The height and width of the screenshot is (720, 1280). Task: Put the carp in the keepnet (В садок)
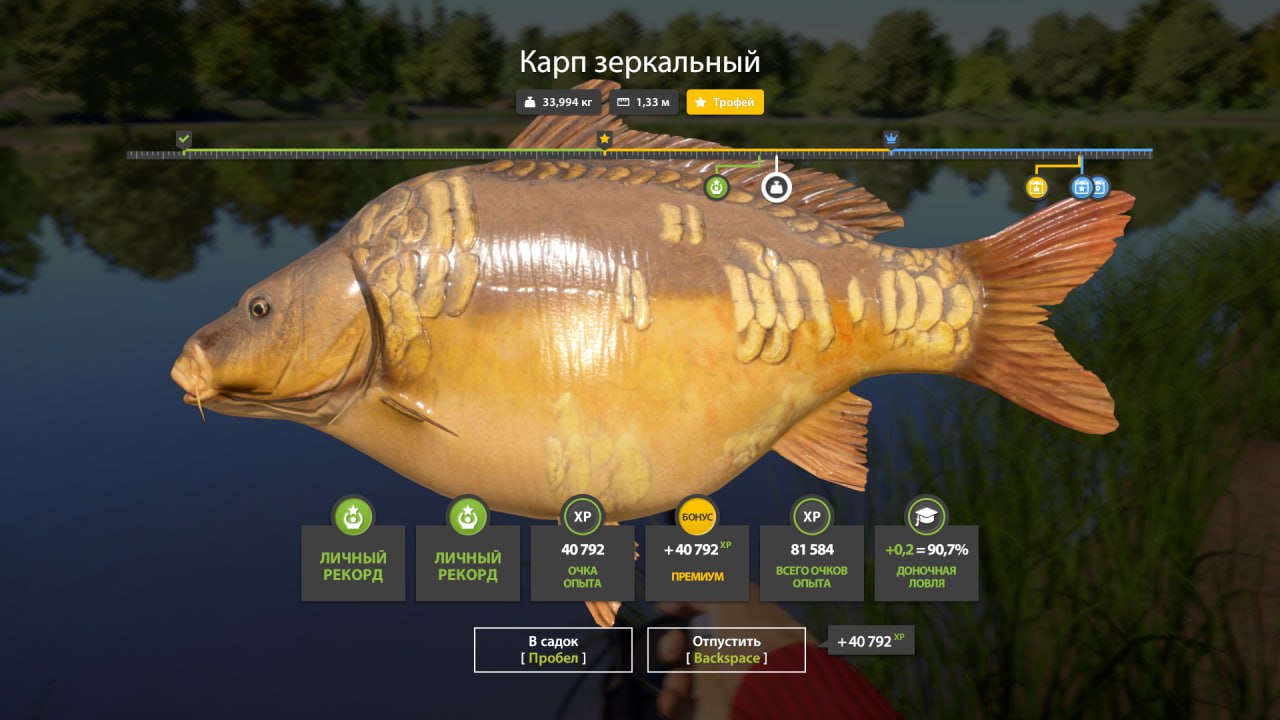(553, 649)
